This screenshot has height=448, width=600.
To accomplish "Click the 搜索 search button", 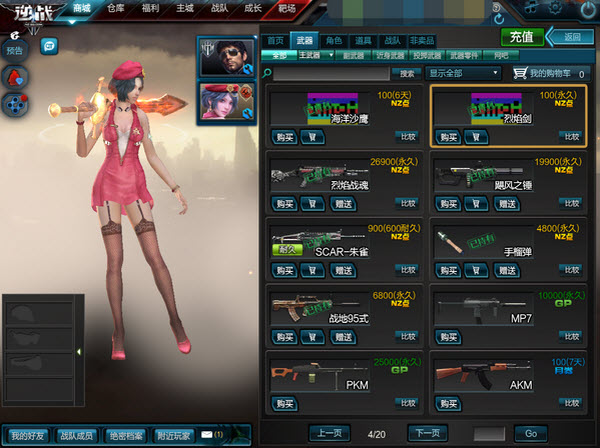I will (407, 73).
